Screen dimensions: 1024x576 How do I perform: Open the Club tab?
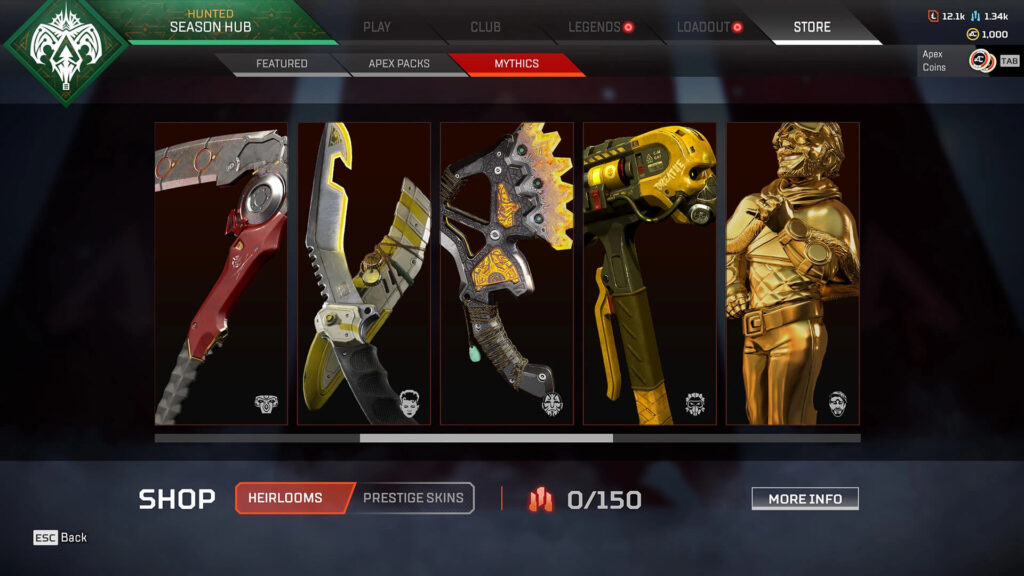point(485,27)
